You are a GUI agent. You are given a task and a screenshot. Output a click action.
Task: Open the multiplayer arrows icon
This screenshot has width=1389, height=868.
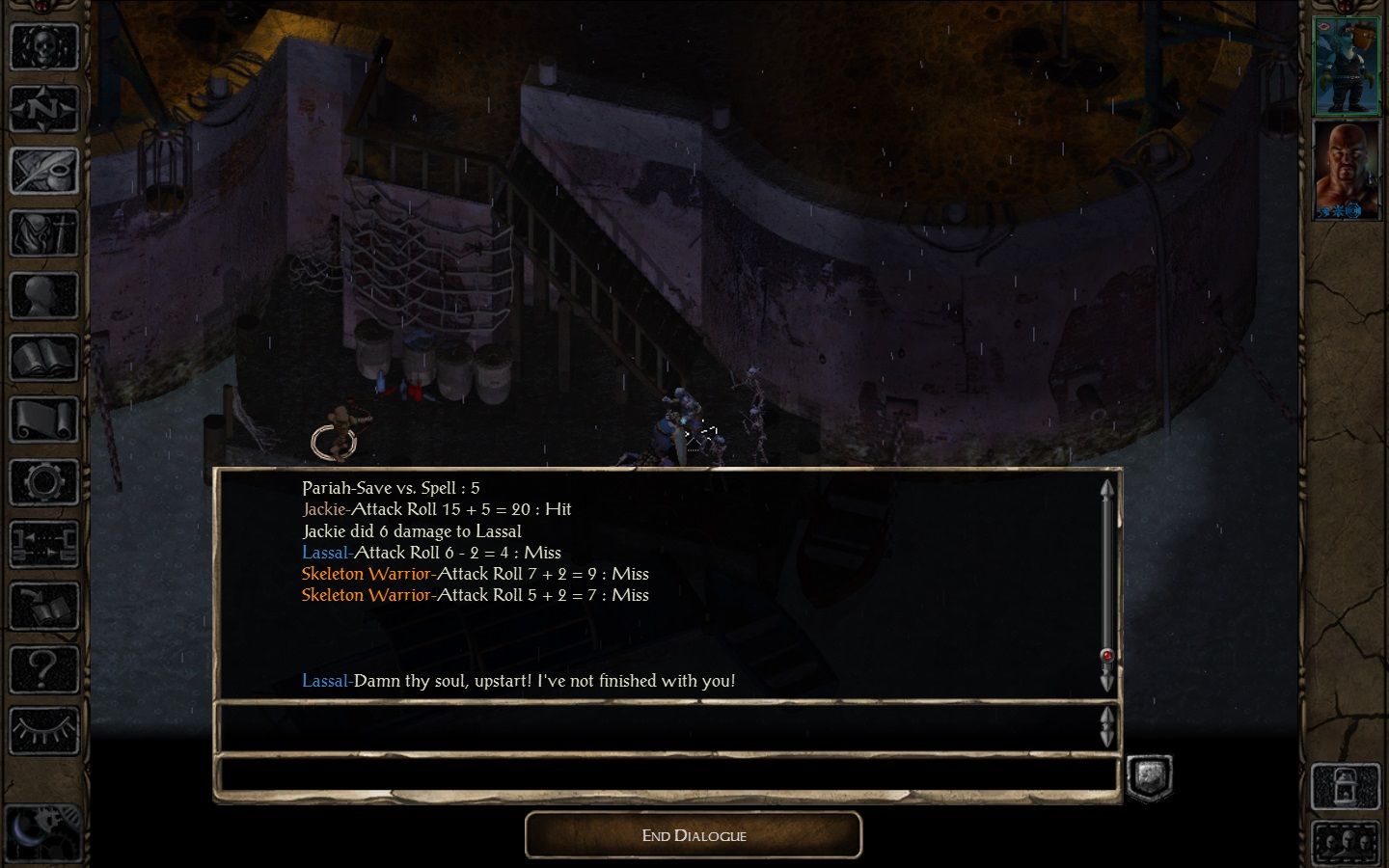(44, 545)
